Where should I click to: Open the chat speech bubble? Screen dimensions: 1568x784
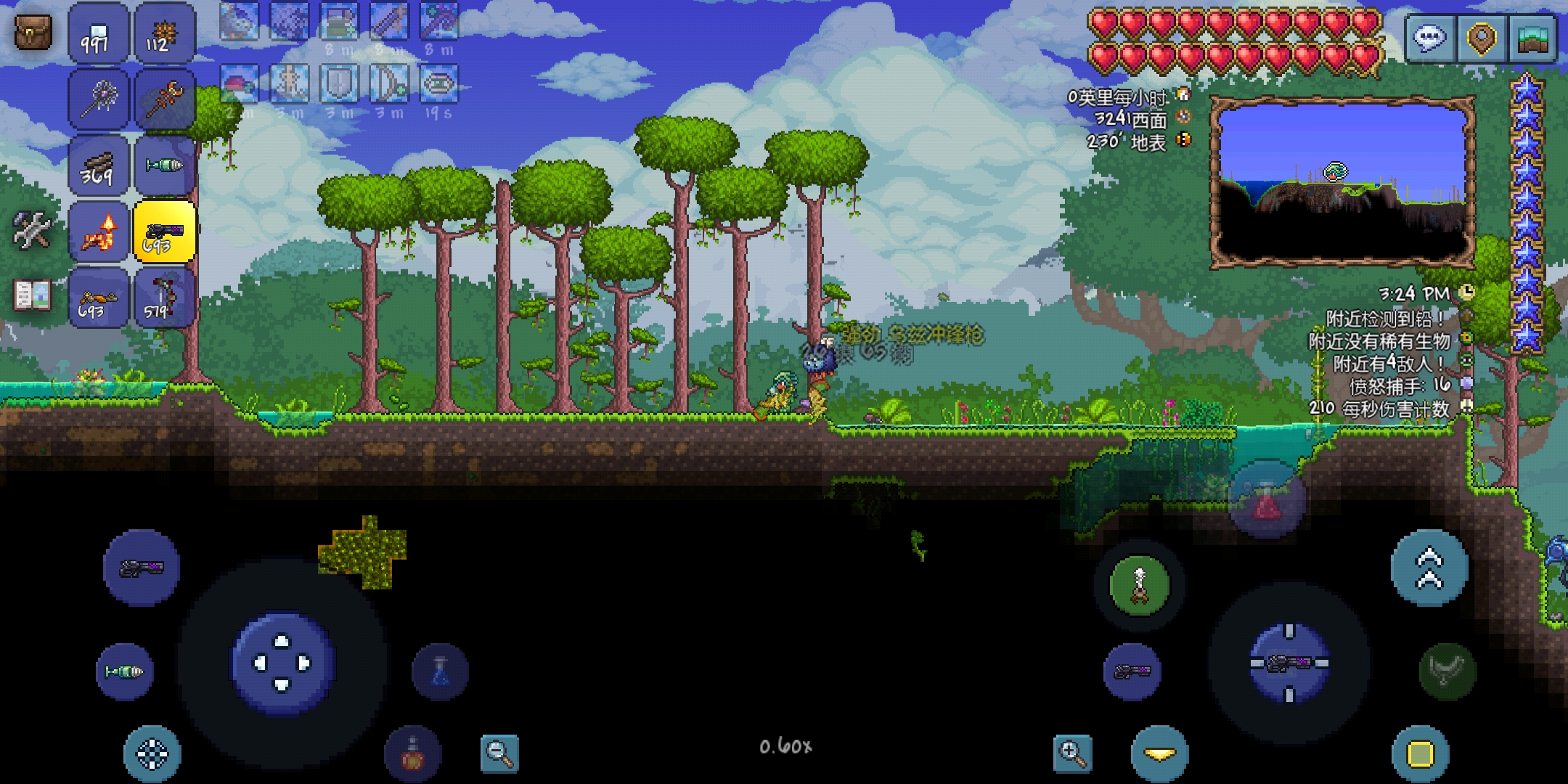click(1429, 36)
